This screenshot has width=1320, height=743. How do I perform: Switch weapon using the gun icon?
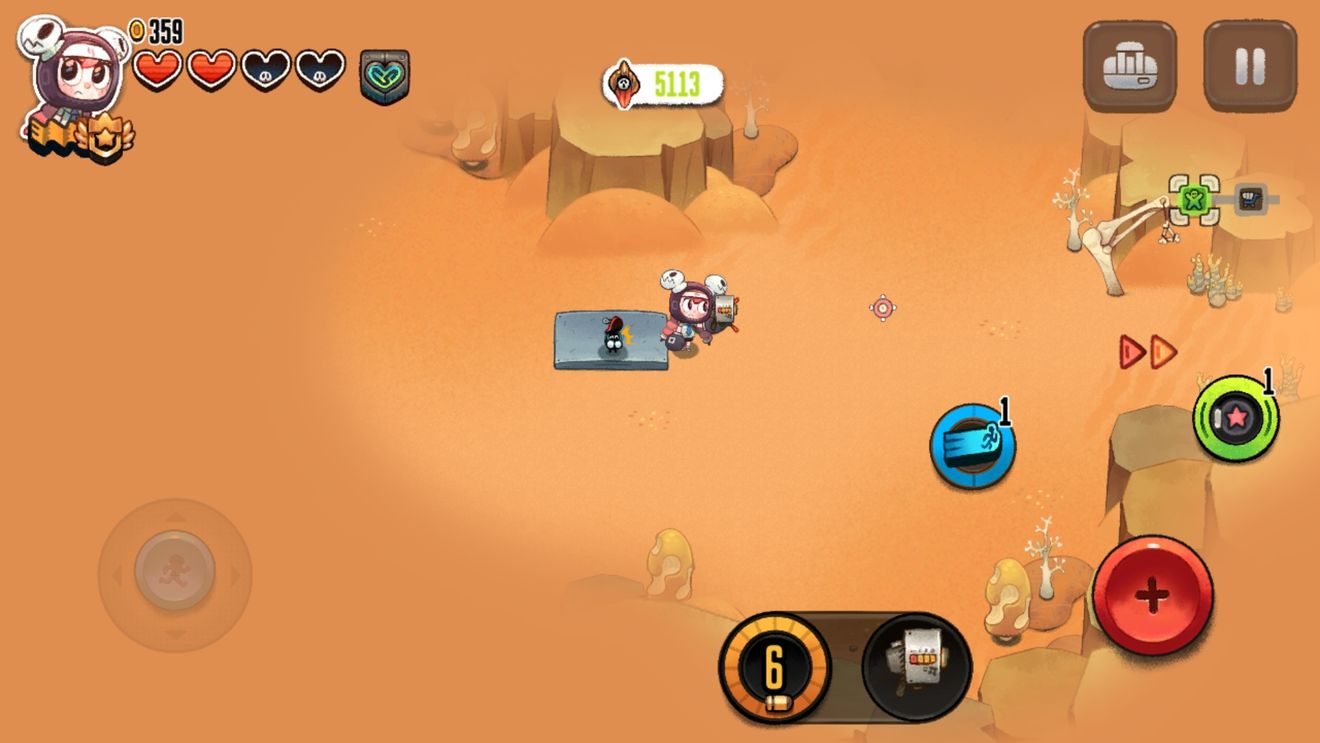(916, 667)
